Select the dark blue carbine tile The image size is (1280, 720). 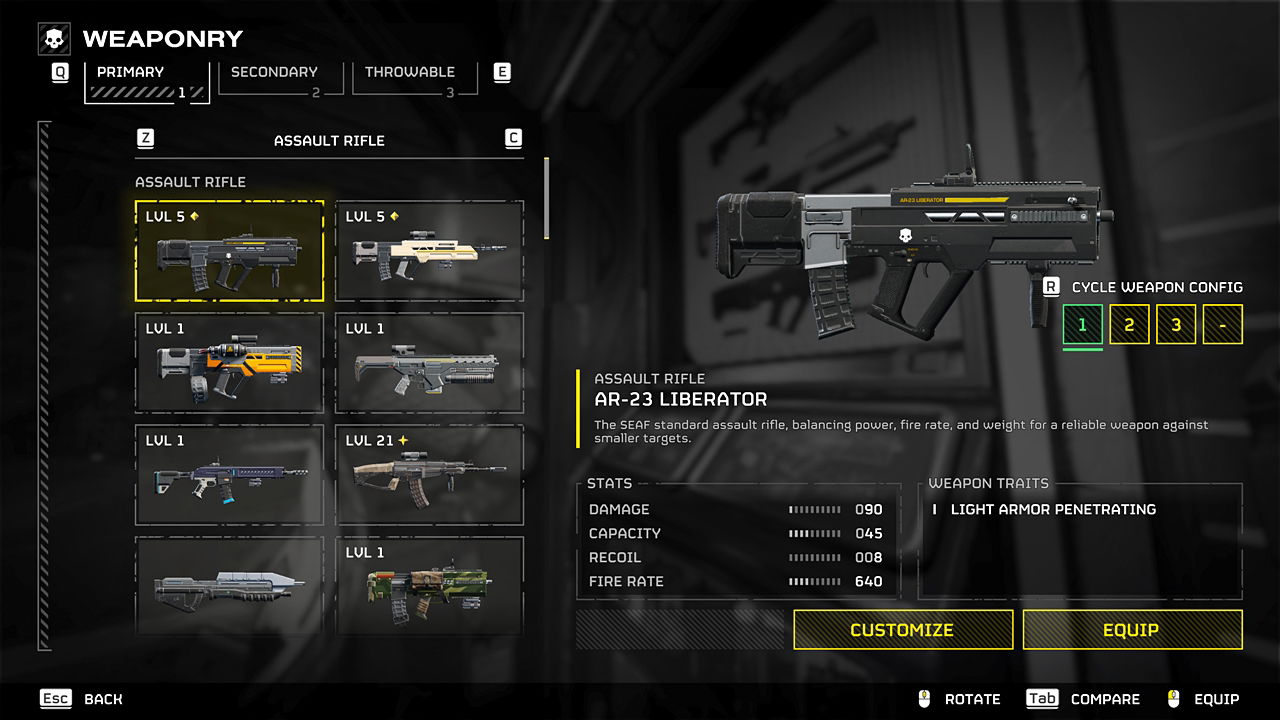coord(230,475)
